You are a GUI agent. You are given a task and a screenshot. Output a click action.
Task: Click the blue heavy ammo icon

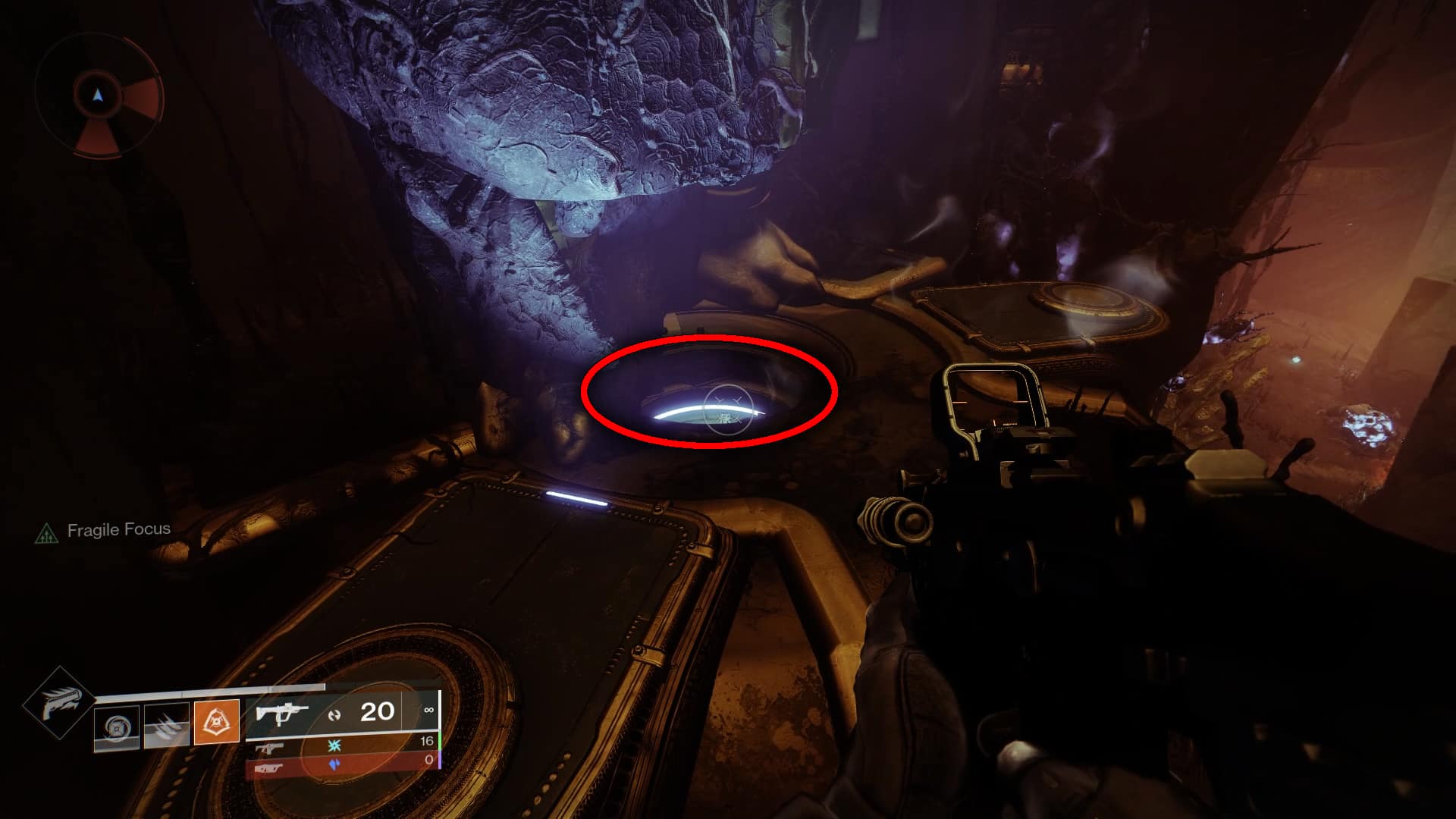coord(335,764)
